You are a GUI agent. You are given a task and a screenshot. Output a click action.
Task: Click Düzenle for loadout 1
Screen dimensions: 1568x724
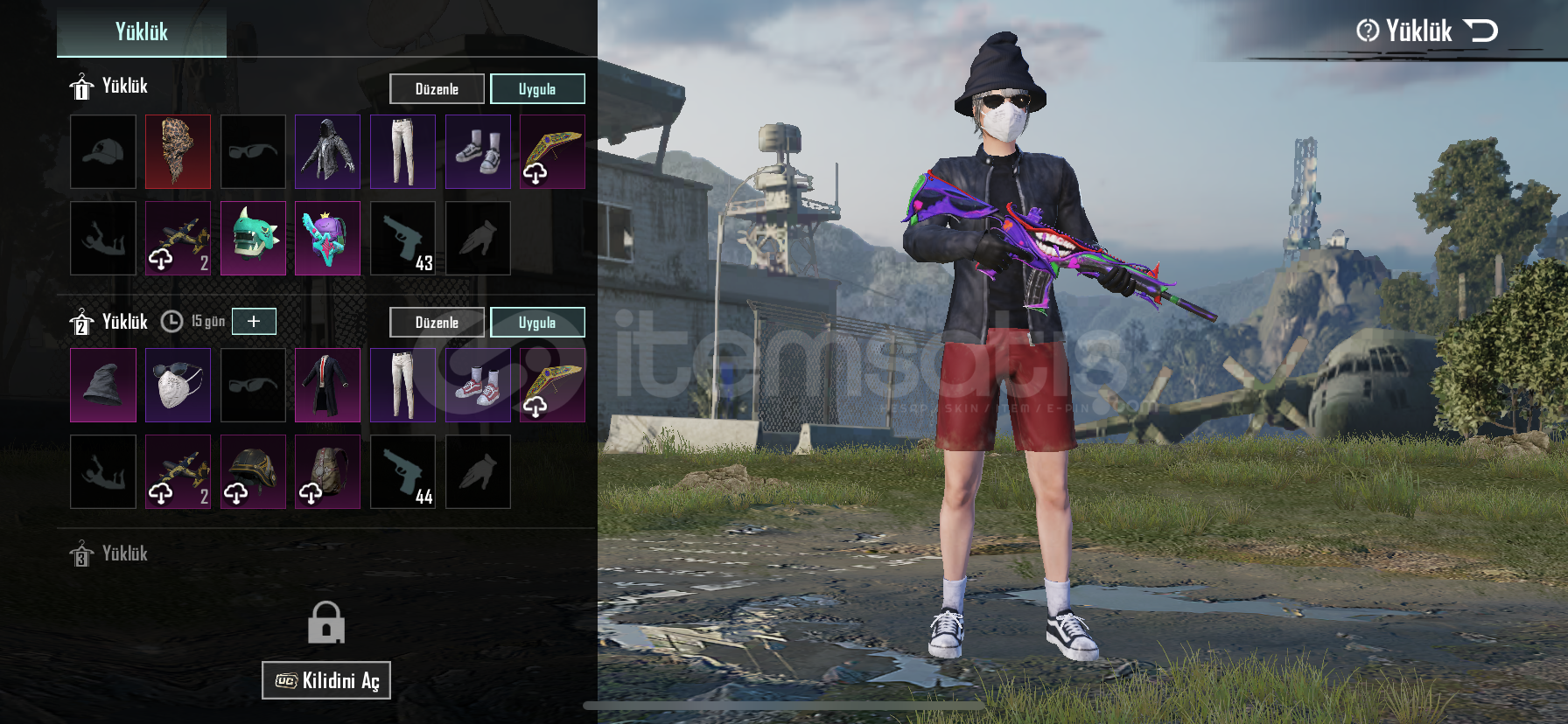437,89
